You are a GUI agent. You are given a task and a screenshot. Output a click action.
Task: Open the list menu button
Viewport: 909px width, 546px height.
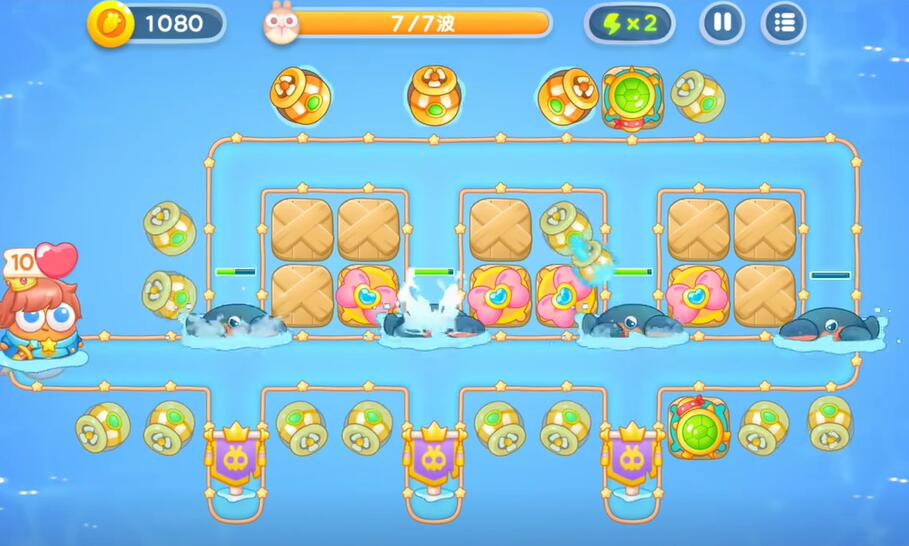click(x=784, y=23)
